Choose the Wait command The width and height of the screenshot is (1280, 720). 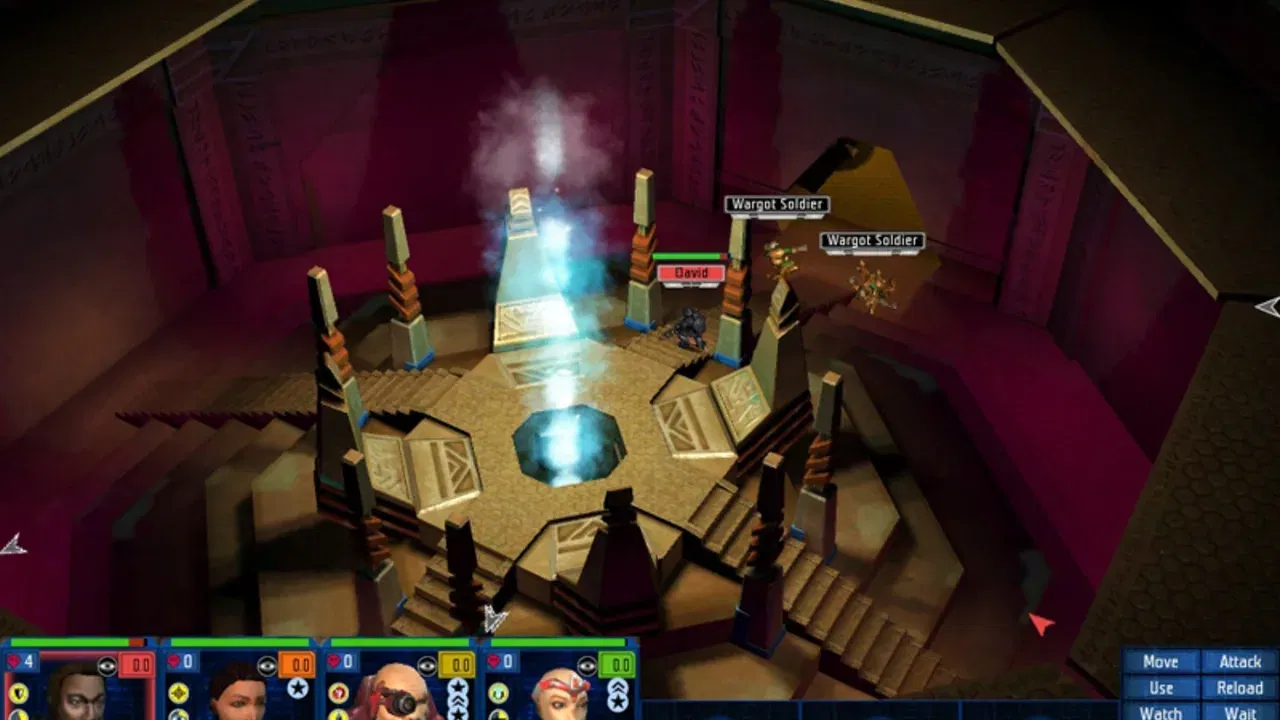pos(1240,712)
